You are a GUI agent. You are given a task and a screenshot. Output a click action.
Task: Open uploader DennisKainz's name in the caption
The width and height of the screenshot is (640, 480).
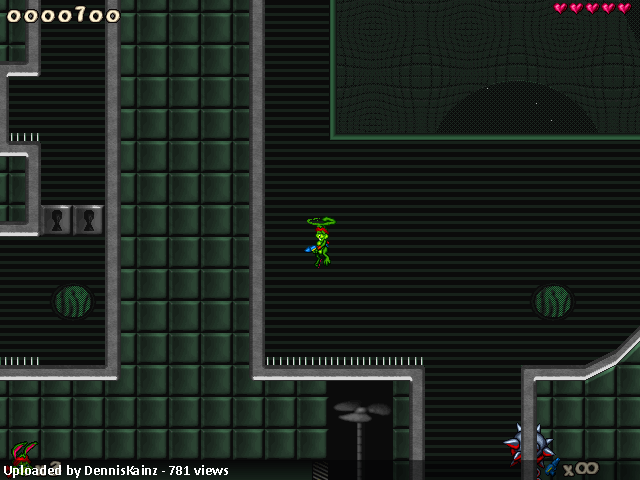click(x=118, y=470)
